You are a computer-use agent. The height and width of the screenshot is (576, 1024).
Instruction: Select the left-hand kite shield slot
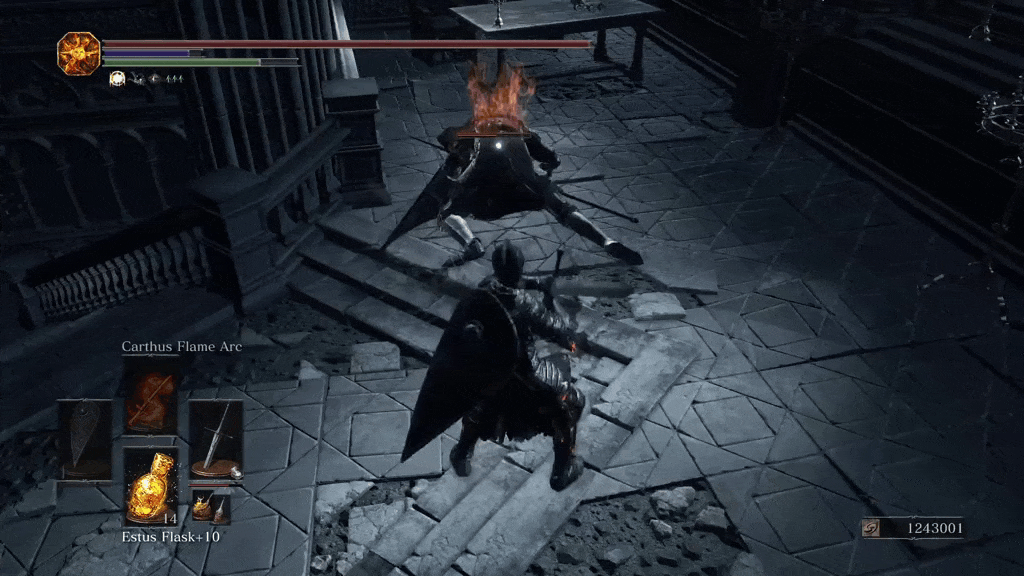coord(84,440)
